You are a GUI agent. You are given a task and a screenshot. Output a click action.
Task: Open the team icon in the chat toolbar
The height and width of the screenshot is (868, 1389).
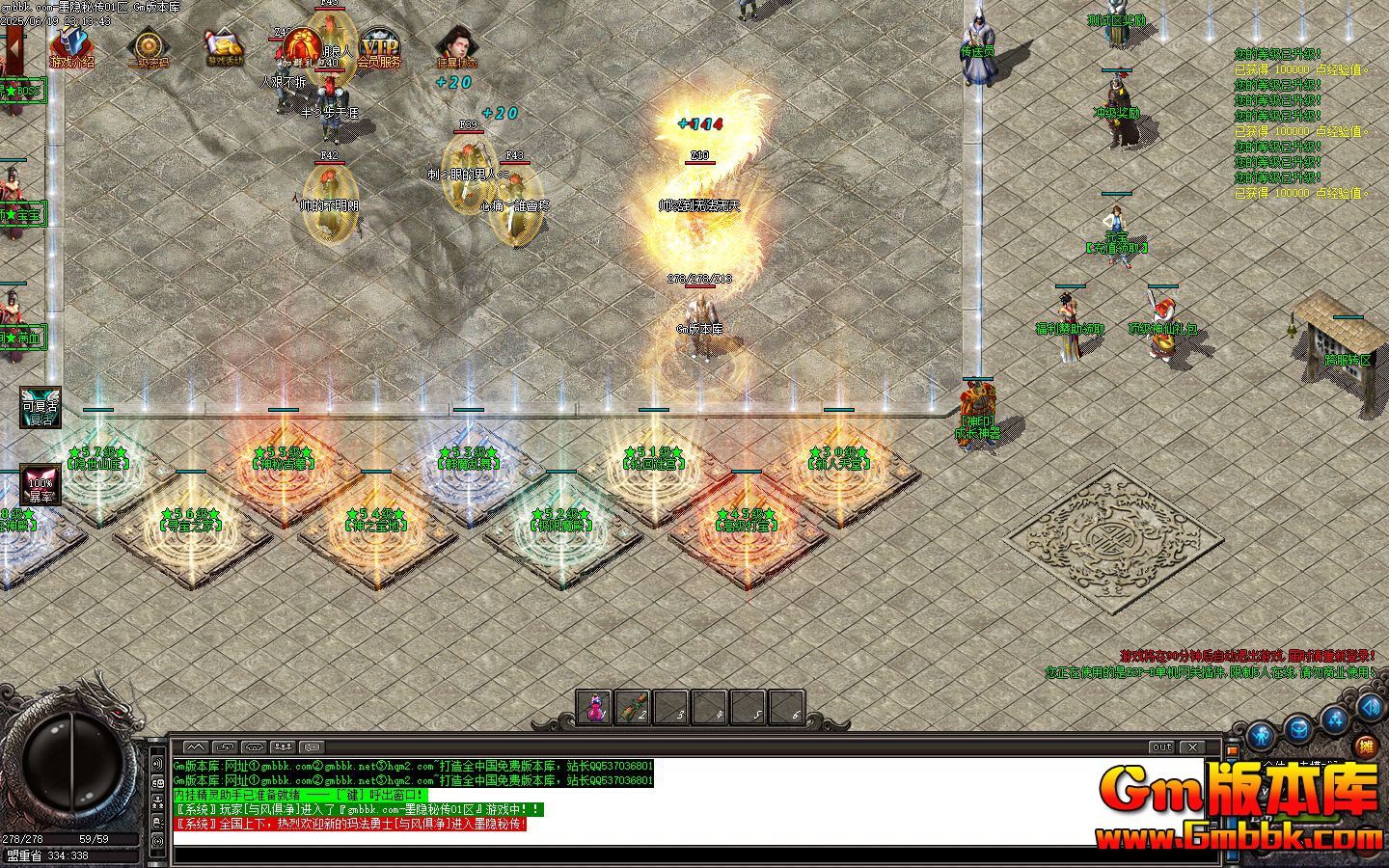point(285,746)
